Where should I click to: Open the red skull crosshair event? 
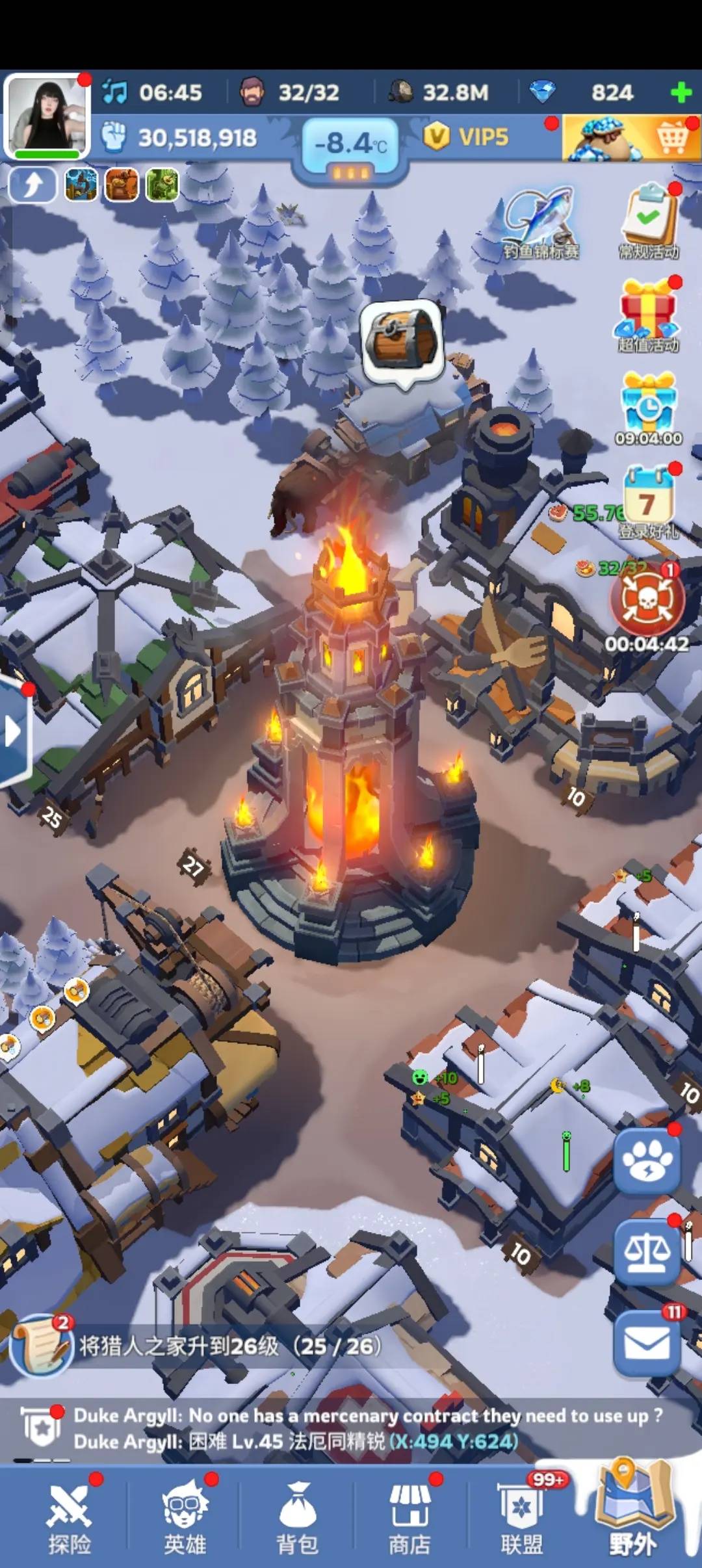tap(647, 601)
